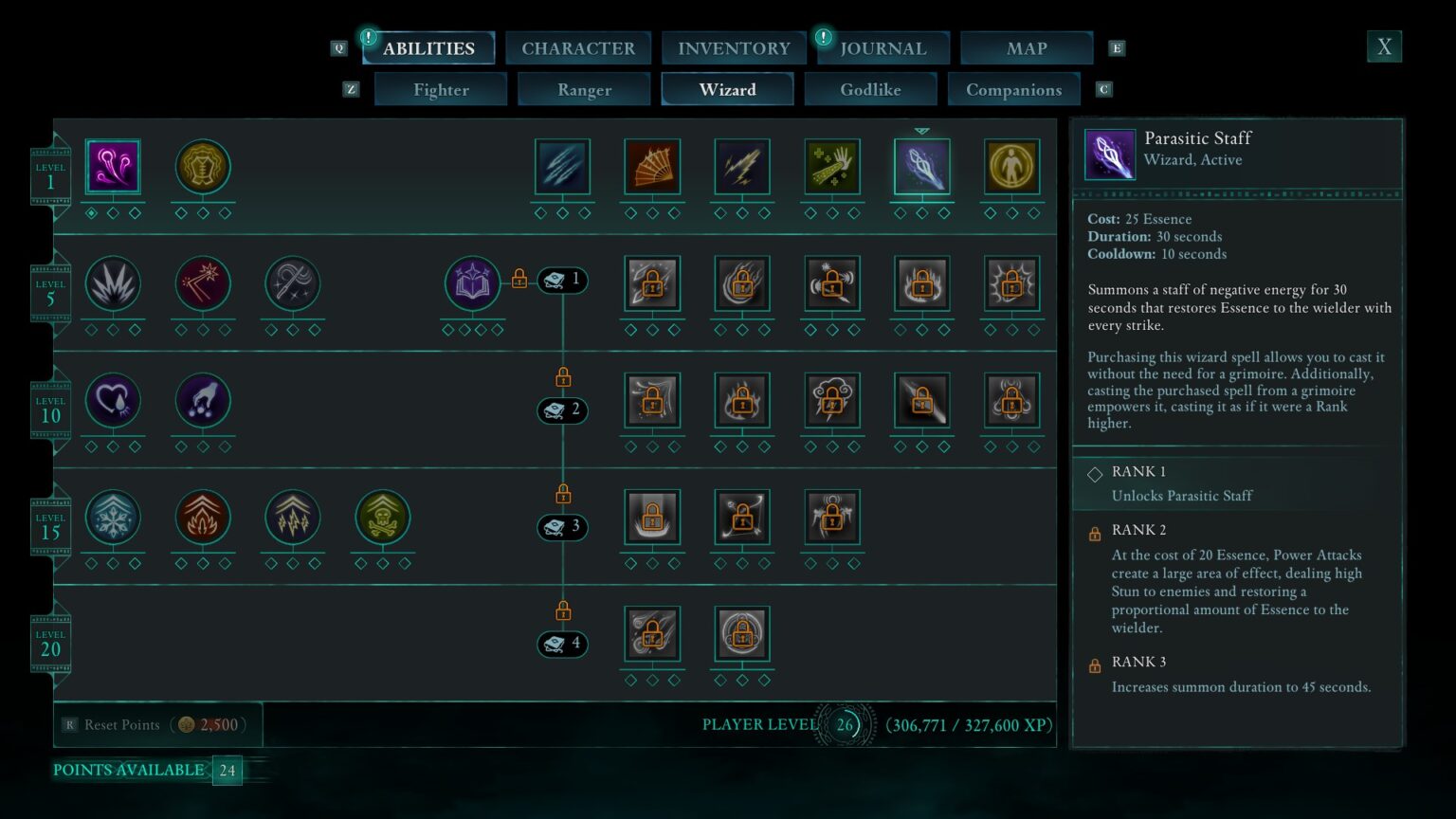
Task: Open the Journal tab
Action: [x=883, y=47]
